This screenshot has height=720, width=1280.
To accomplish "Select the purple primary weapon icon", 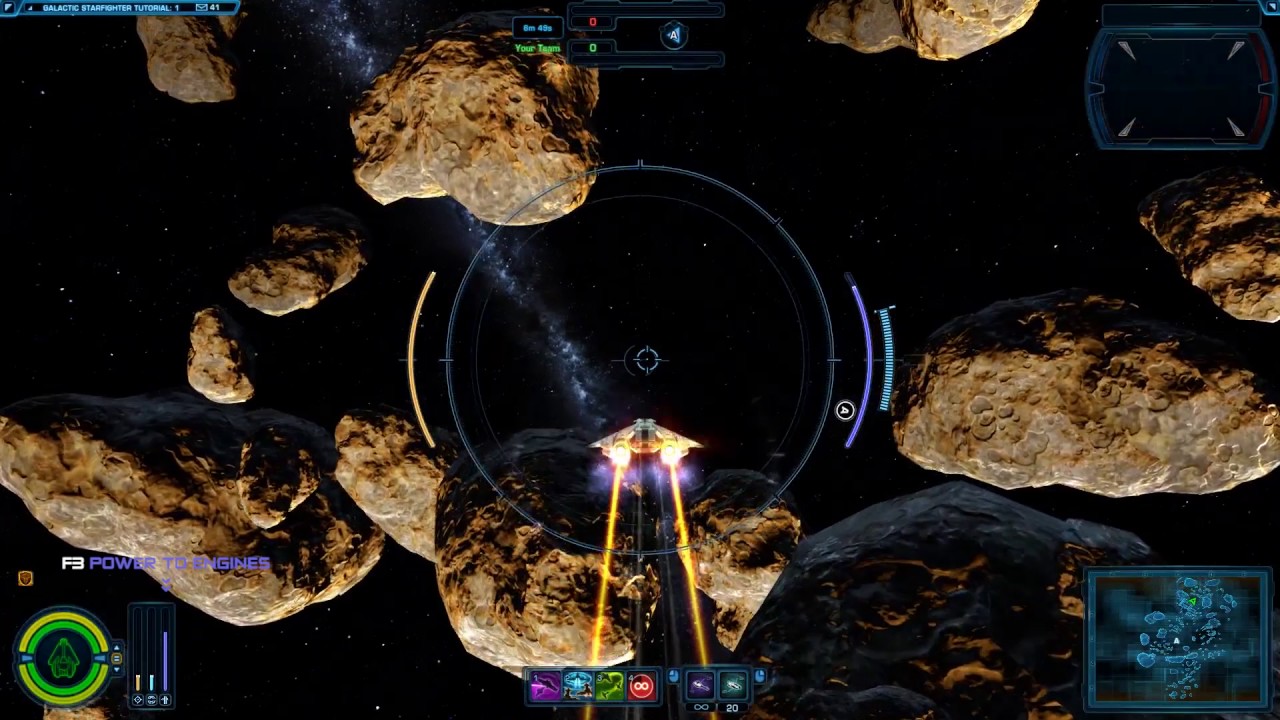I will click(700, 685).
